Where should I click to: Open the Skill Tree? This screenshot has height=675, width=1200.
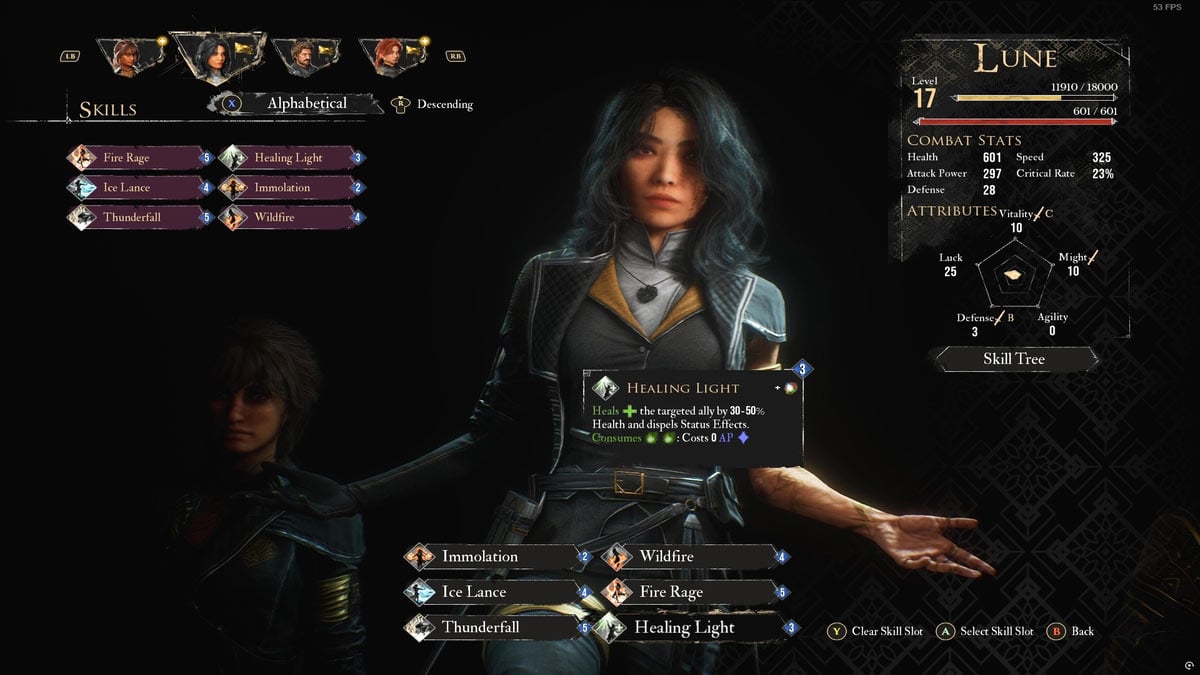click(1014, 358)
